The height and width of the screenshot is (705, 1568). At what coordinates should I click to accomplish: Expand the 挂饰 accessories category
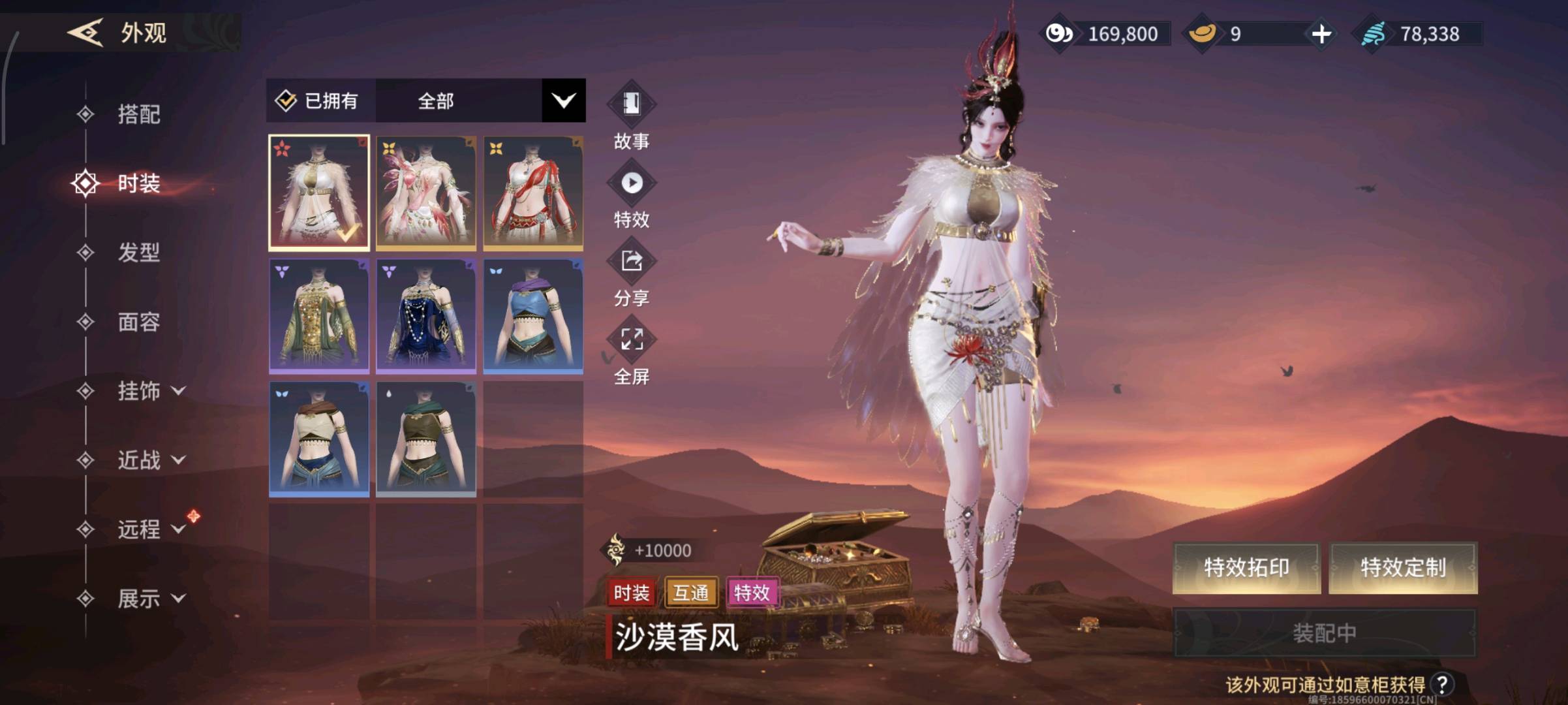(150, 391)
